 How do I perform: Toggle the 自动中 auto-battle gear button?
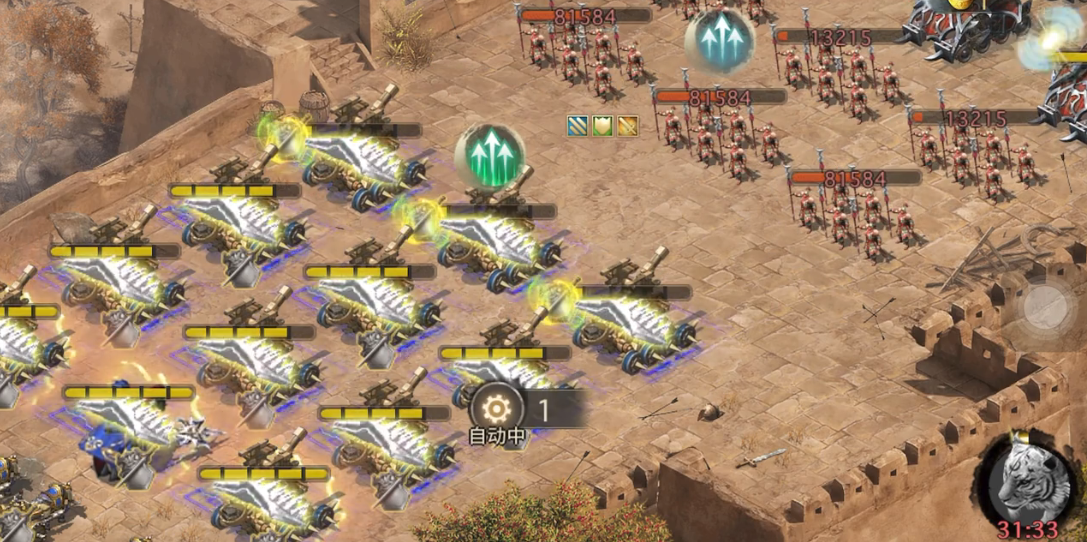tap(496, 409)
